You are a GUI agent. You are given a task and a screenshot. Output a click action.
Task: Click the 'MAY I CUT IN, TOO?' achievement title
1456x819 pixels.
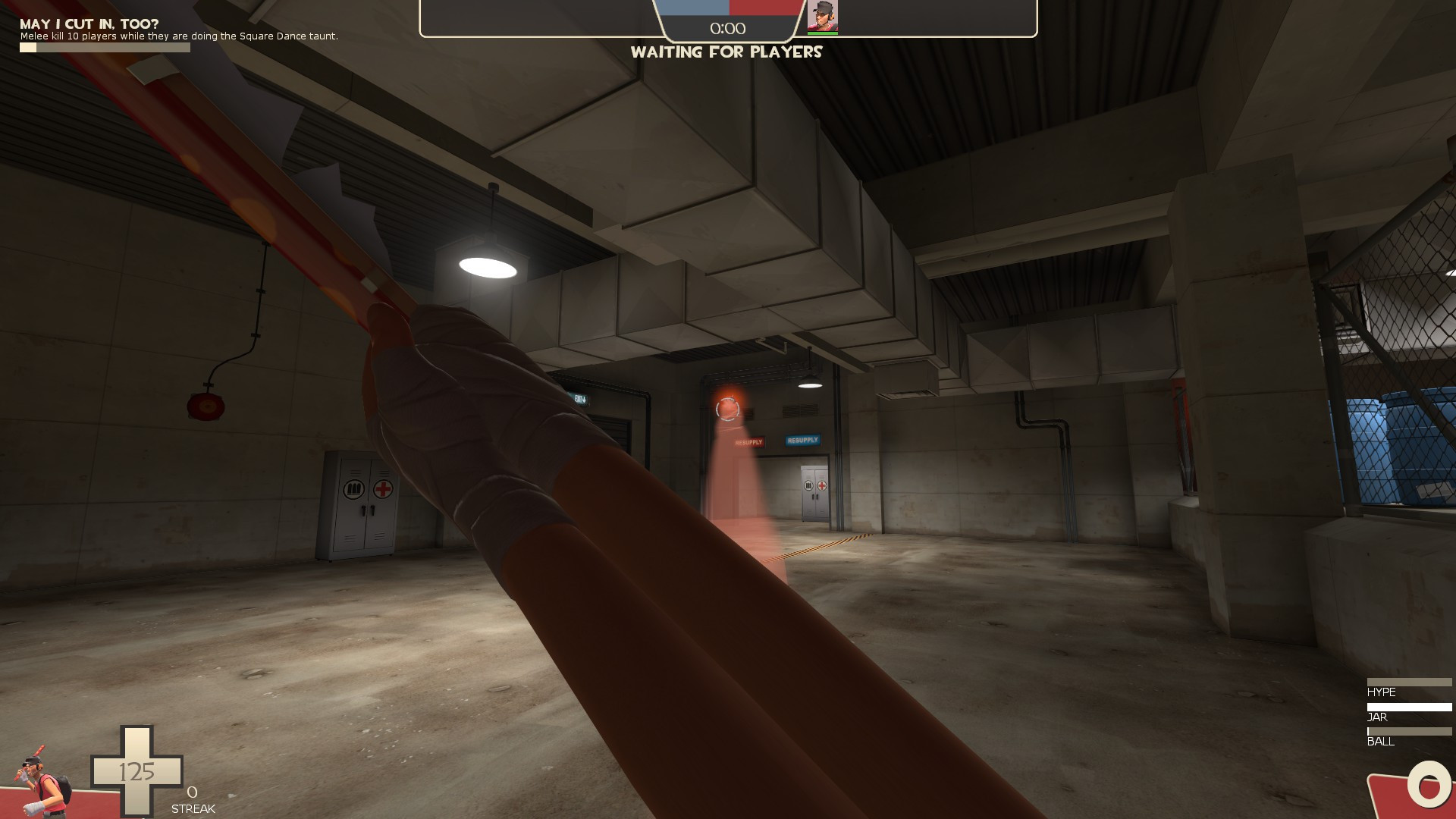tap(87, 23)
